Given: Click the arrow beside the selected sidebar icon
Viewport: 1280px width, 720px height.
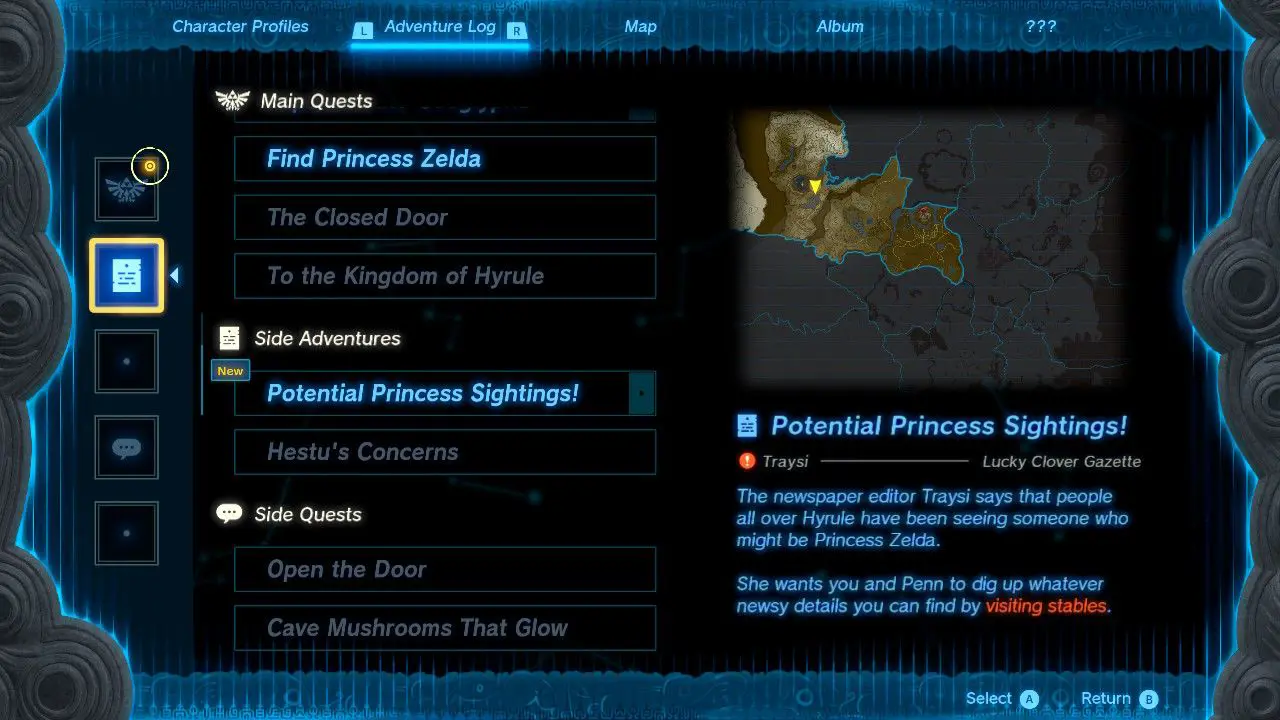Looking at the screenshot, I should pyautogui.click(x=175, y=272).
